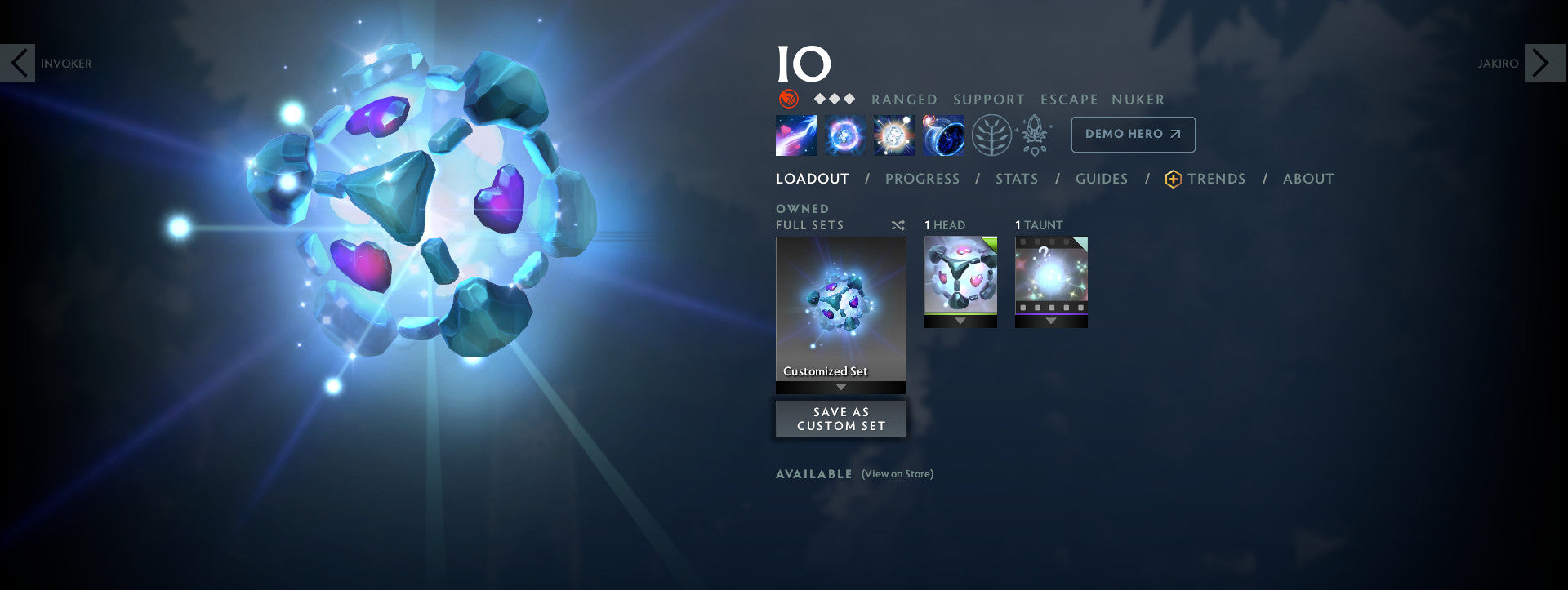The width and height of the screenshot is (1568, 590).
Task: Click the Spirits ability icon
Action: coord(845,135)
